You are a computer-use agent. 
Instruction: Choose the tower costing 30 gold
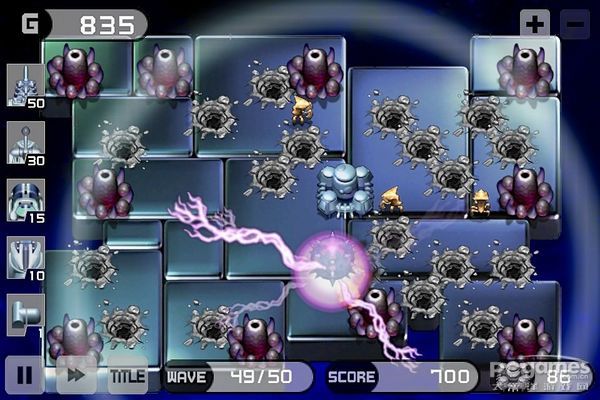pyautogui.click(x=25, y=143)
